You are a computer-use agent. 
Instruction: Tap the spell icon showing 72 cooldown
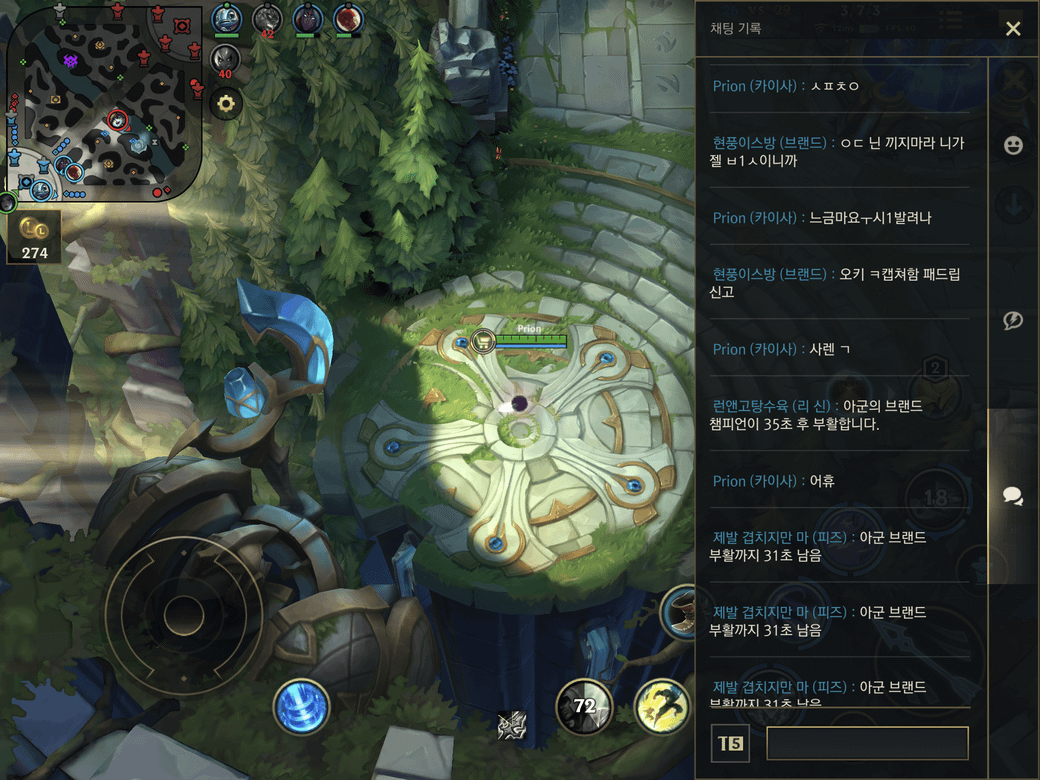584,707
